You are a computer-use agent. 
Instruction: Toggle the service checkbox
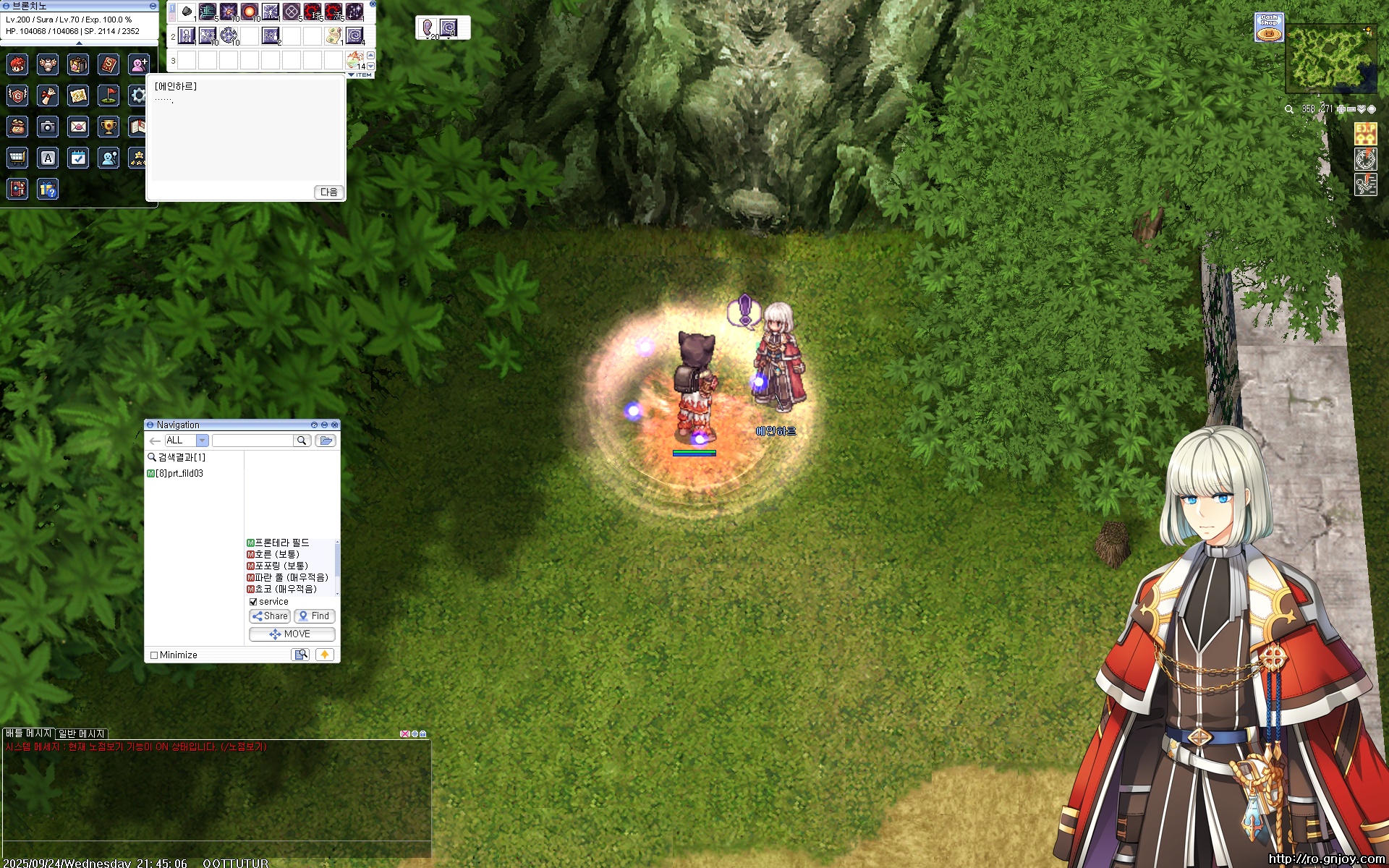(x=253, y=602)
